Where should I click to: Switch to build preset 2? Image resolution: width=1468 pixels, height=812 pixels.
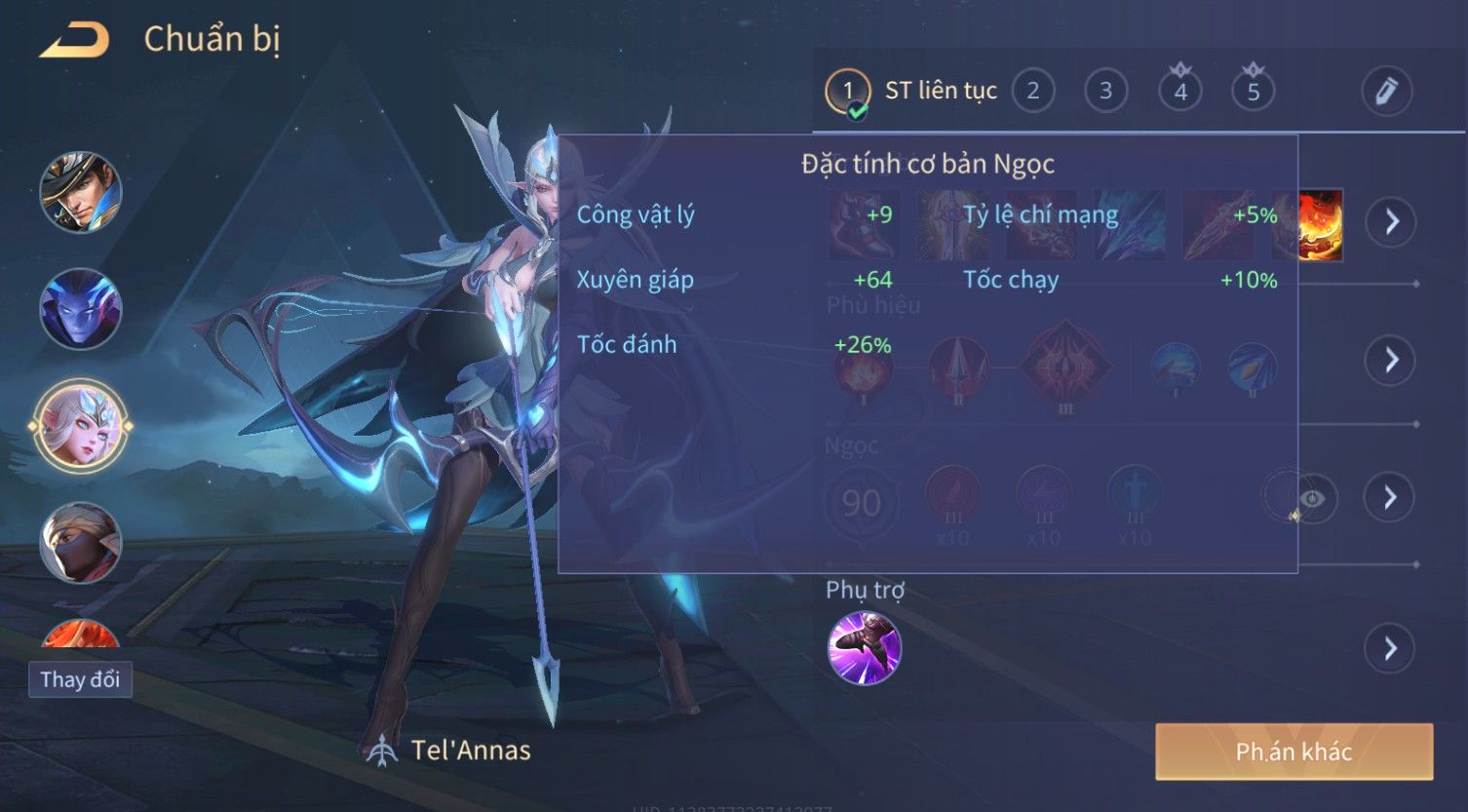[1032, 92]
